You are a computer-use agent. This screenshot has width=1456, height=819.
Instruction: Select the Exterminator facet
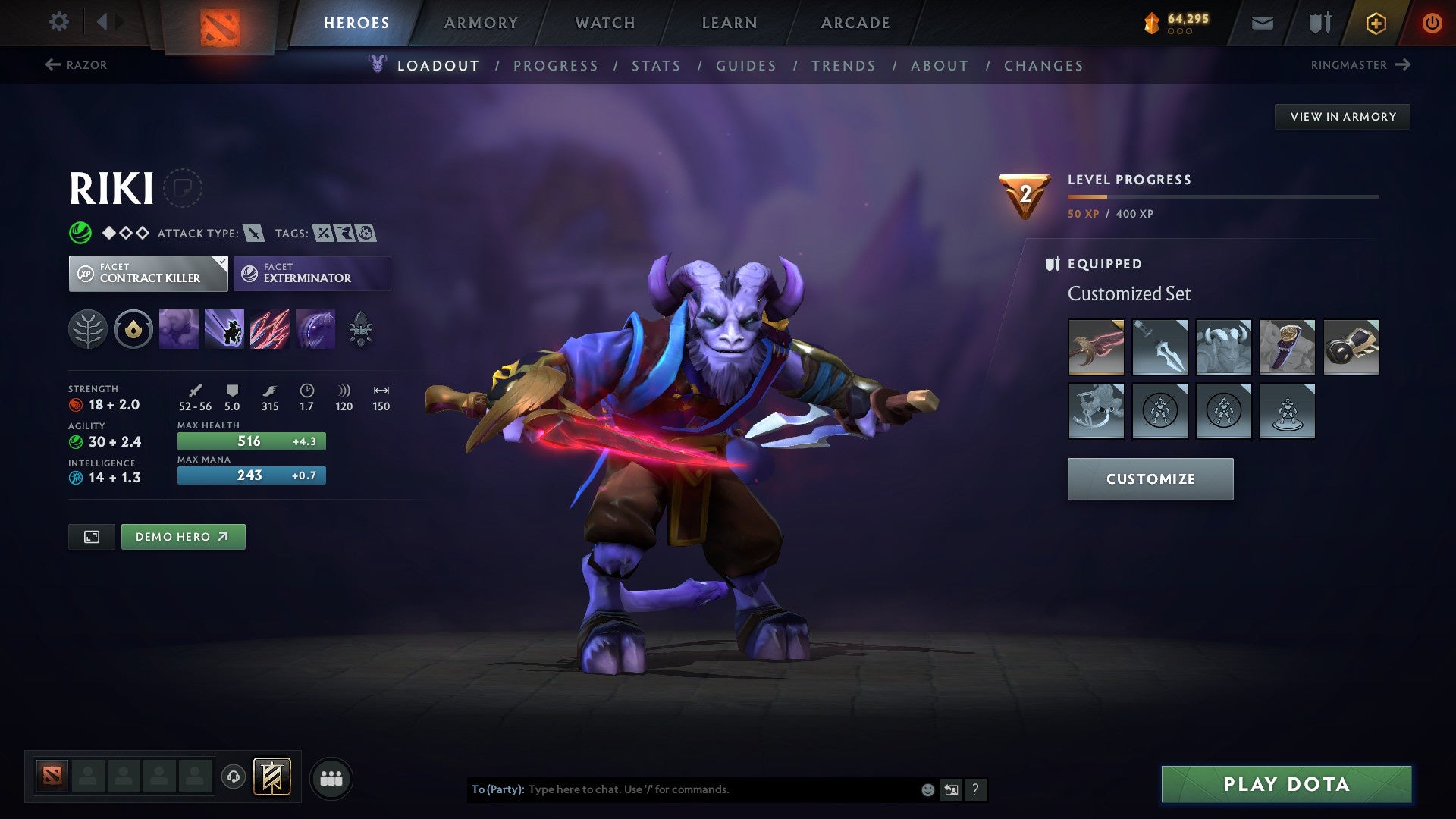tap(311, 273)
